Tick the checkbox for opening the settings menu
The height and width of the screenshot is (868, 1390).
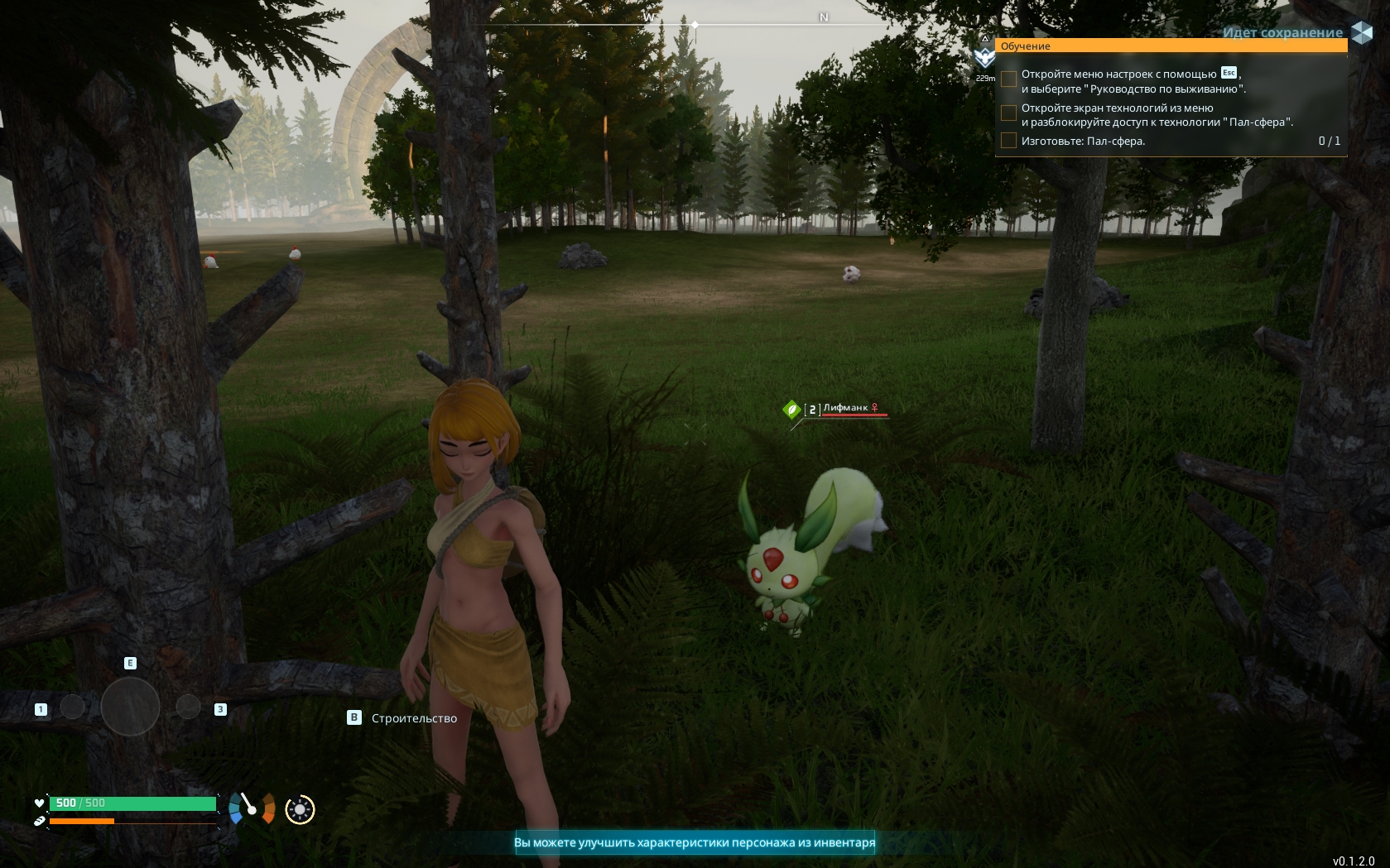point(1008,79)
